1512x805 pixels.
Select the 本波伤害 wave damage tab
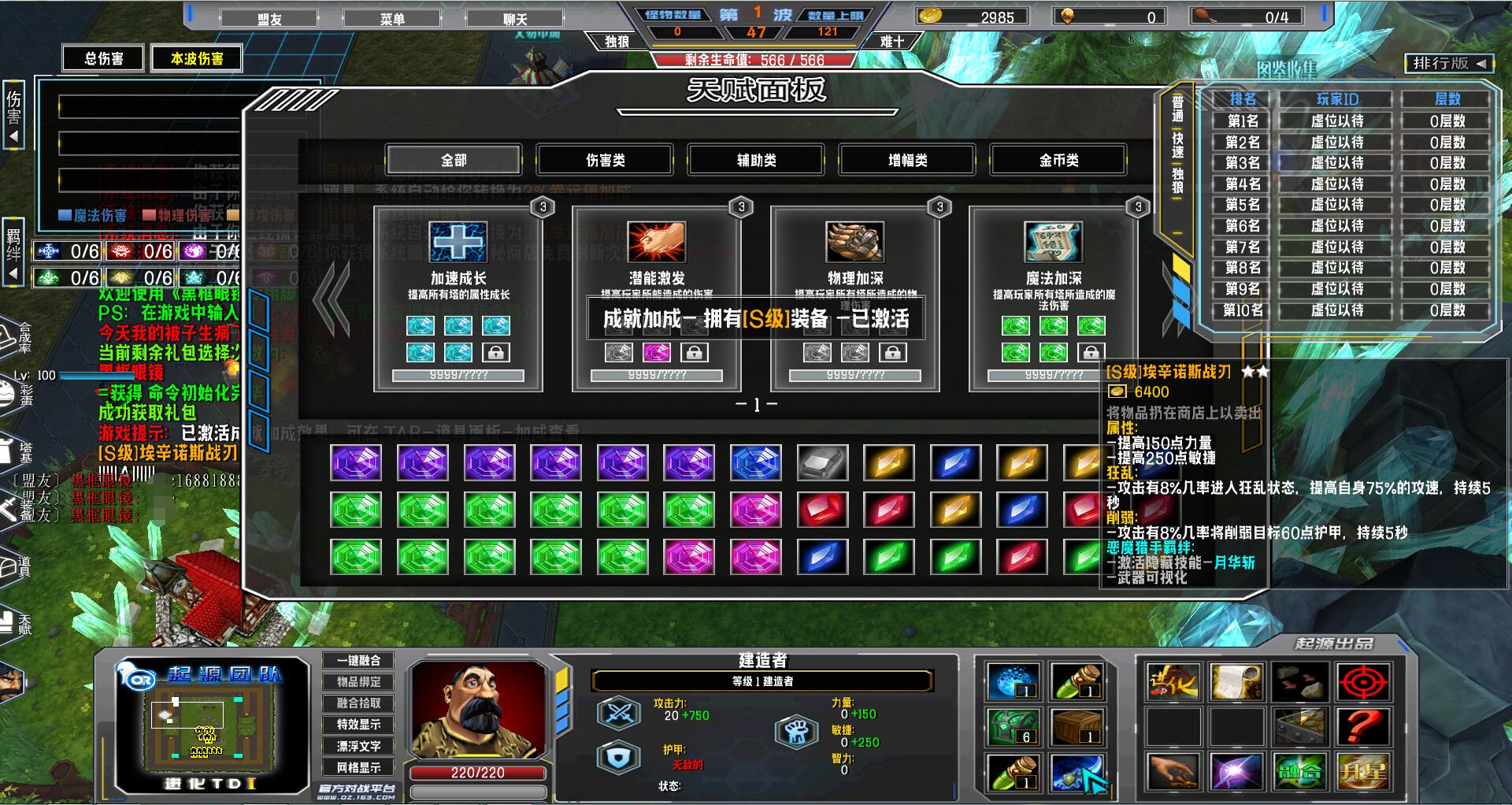[196, 58]
